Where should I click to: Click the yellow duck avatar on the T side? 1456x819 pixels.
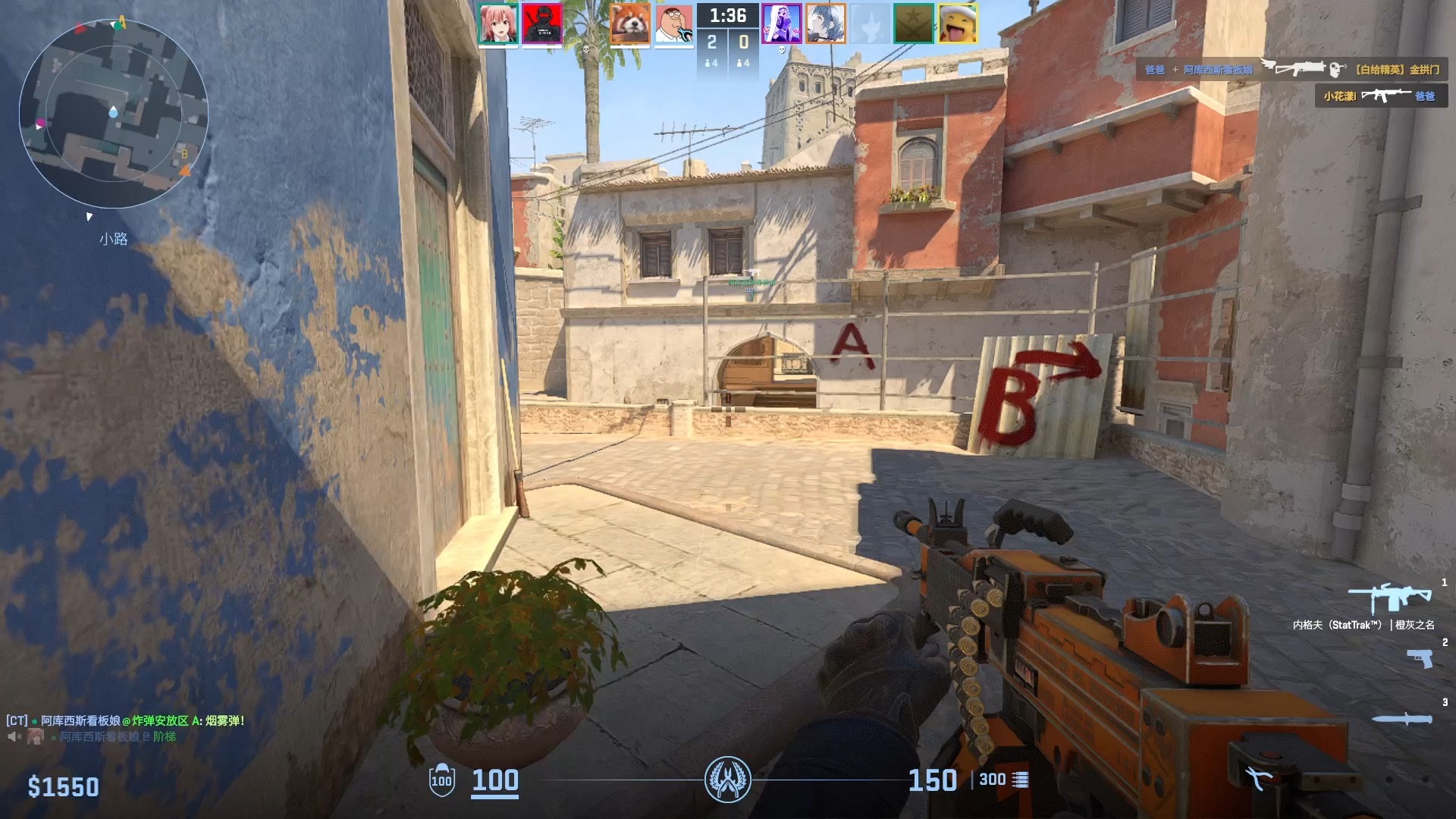tap(959, 23)
